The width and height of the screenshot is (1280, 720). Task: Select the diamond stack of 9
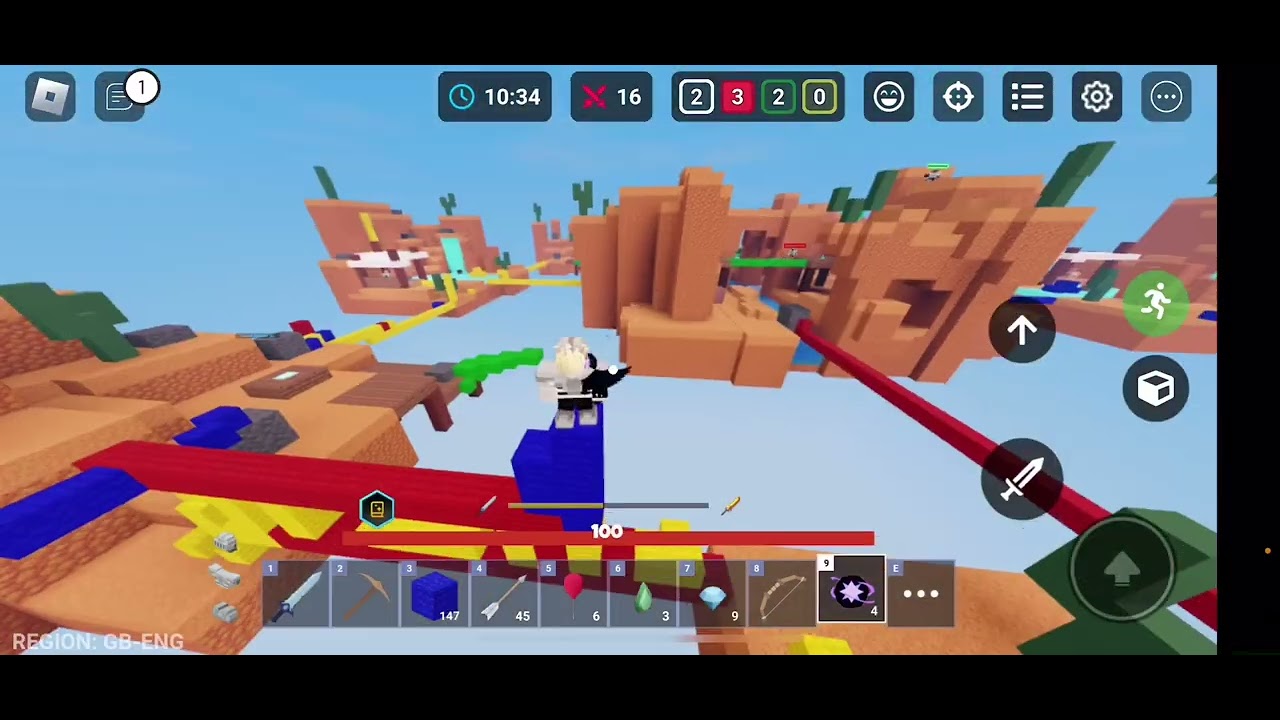(712, 594)
